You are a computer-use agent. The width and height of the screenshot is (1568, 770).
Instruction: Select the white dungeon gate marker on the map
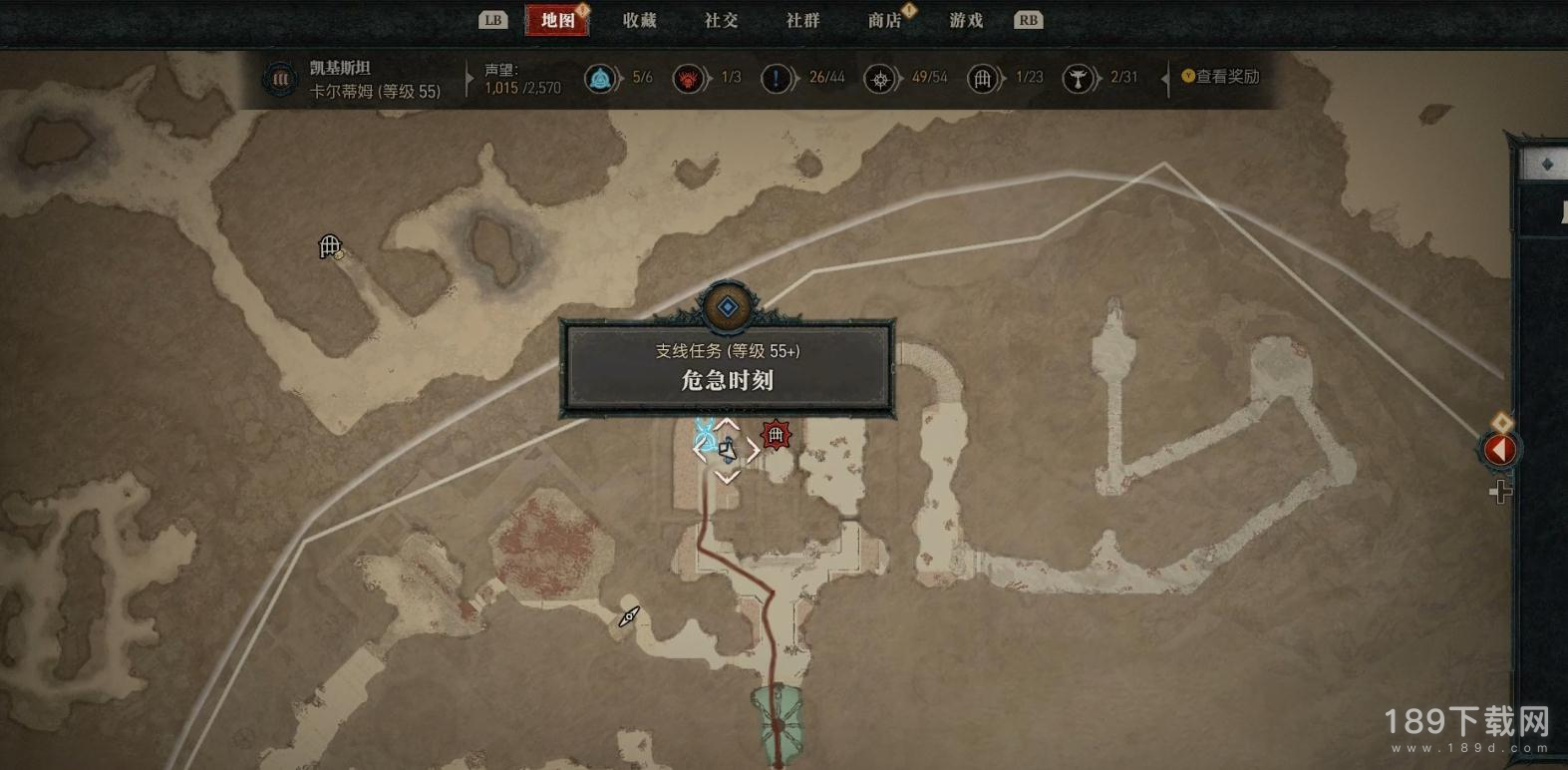coord(330,245)
